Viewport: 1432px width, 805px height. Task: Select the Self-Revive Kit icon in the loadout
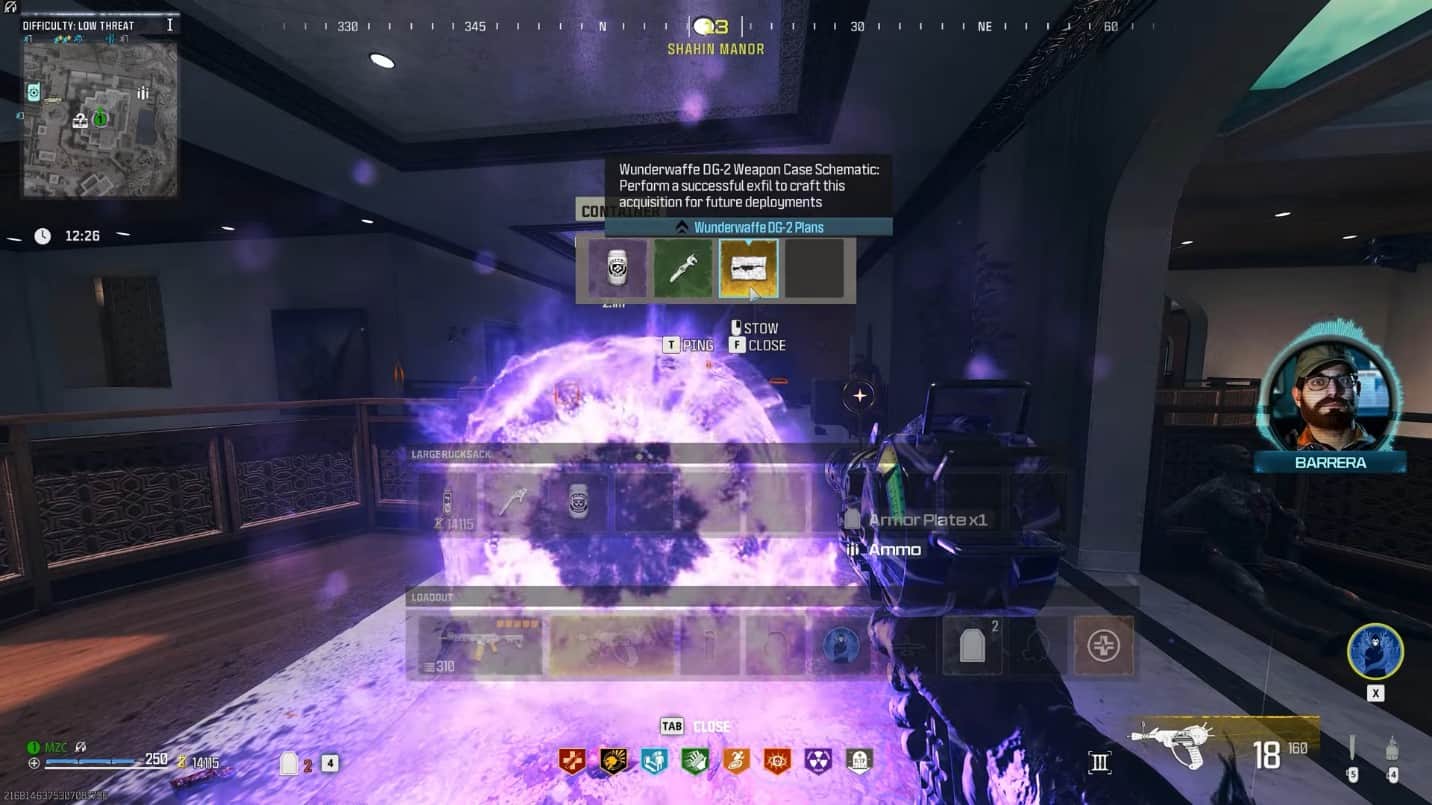click(x=1103, y=646)
